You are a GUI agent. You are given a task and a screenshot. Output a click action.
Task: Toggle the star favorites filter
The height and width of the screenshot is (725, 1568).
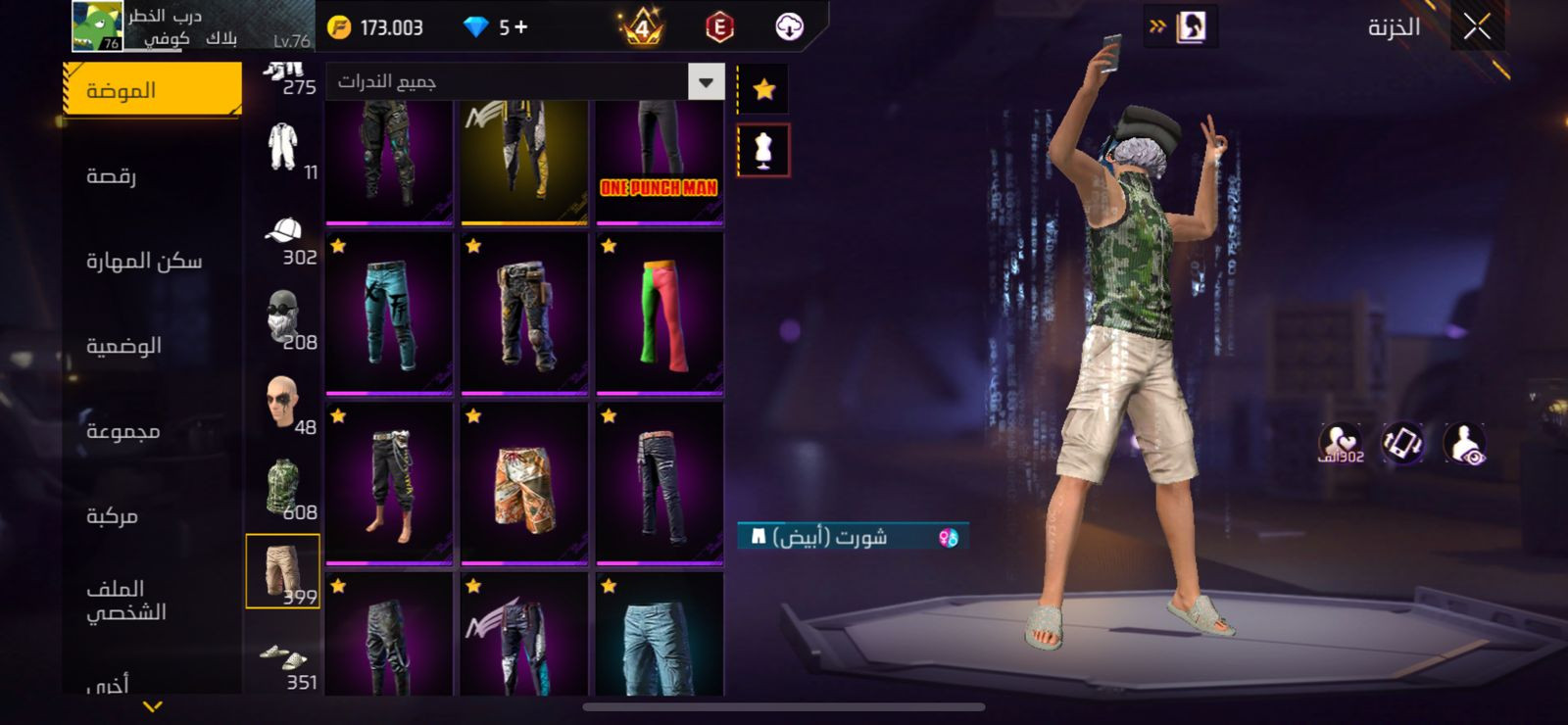(763, 90)
